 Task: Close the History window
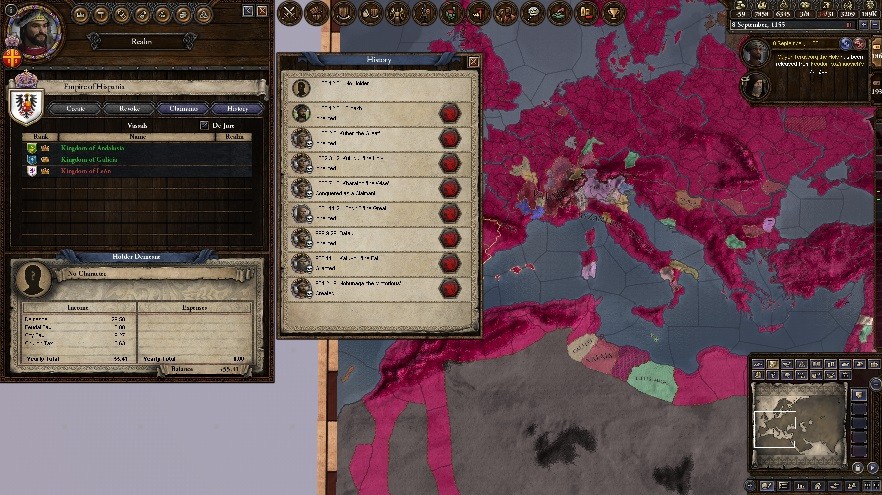pyautogui.click(x=474, y=61)
